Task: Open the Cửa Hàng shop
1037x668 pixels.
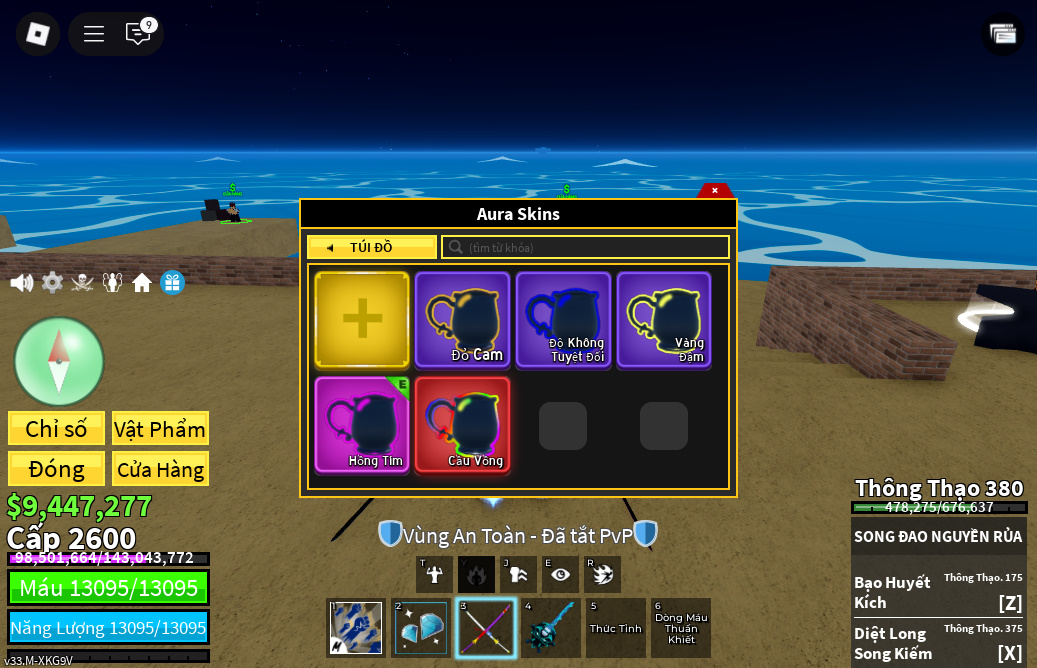Action: click(x=160, y=469)
